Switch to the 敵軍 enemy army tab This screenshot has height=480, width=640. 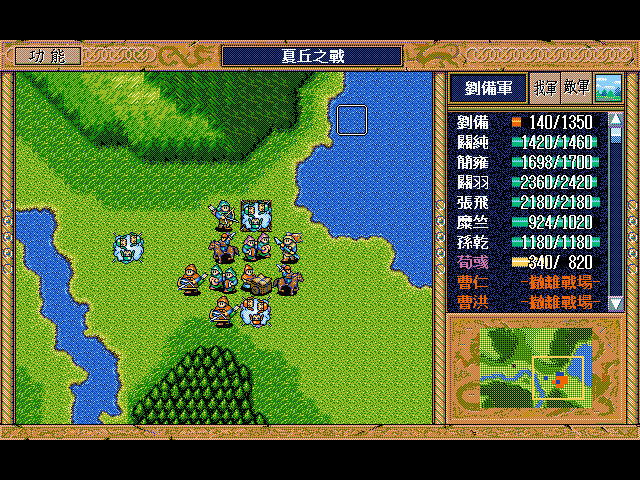(576, 89)
